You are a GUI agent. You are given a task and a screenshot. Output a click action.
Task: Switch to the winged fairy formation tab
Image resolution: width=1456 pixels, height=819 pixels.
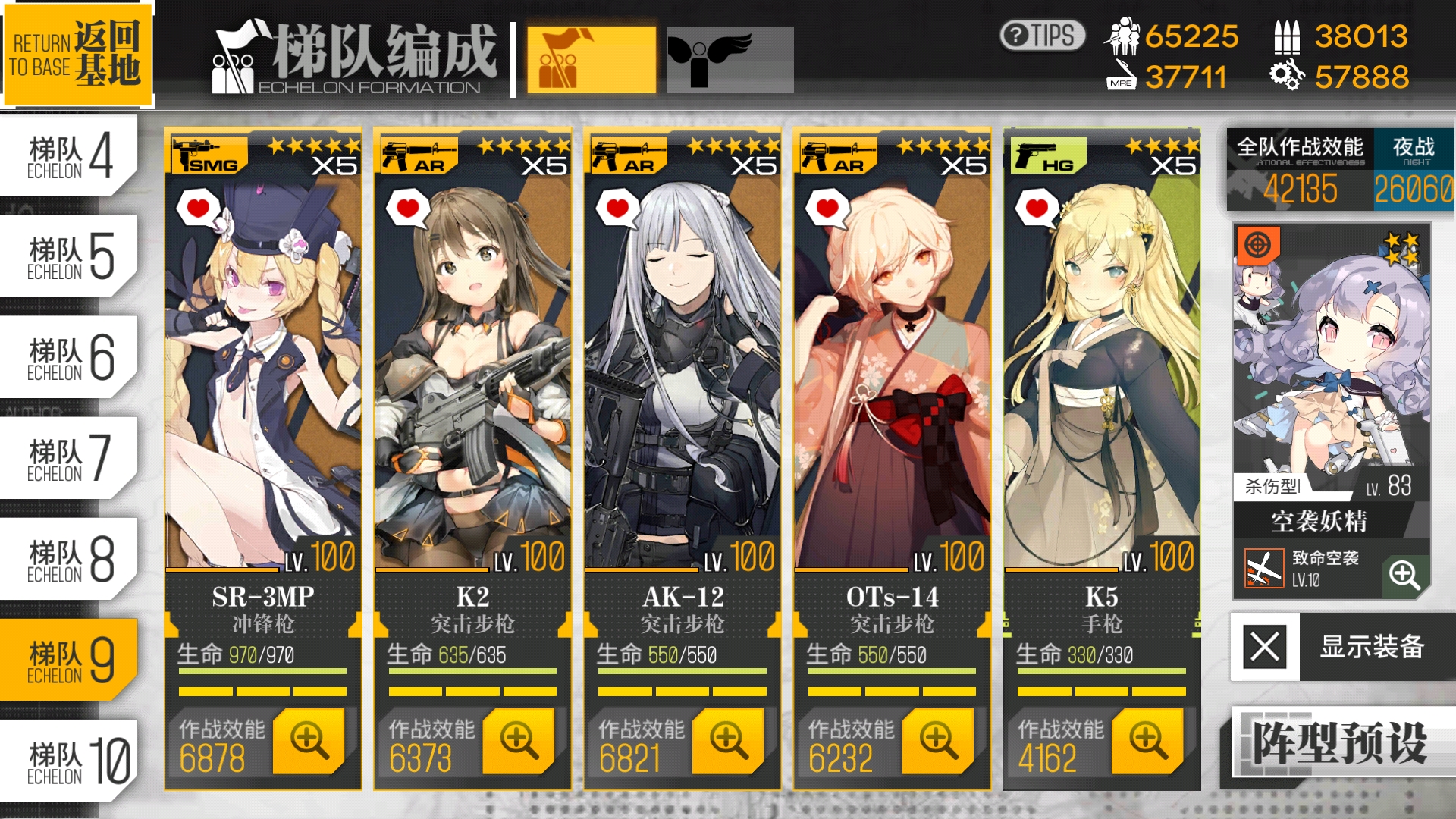tap(730, 61)
